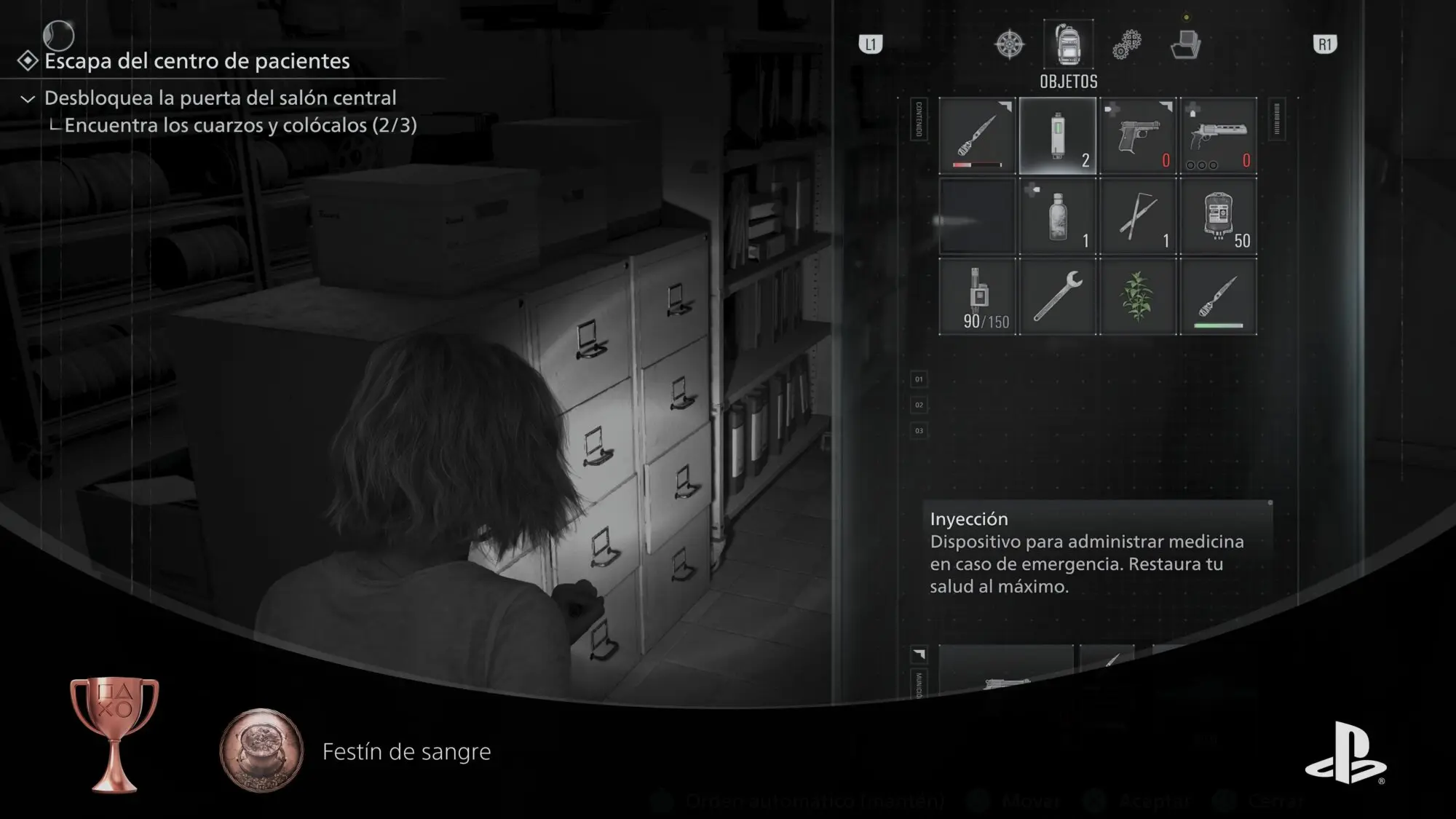Pick the glass bottle item

(x=1058, y=217)
